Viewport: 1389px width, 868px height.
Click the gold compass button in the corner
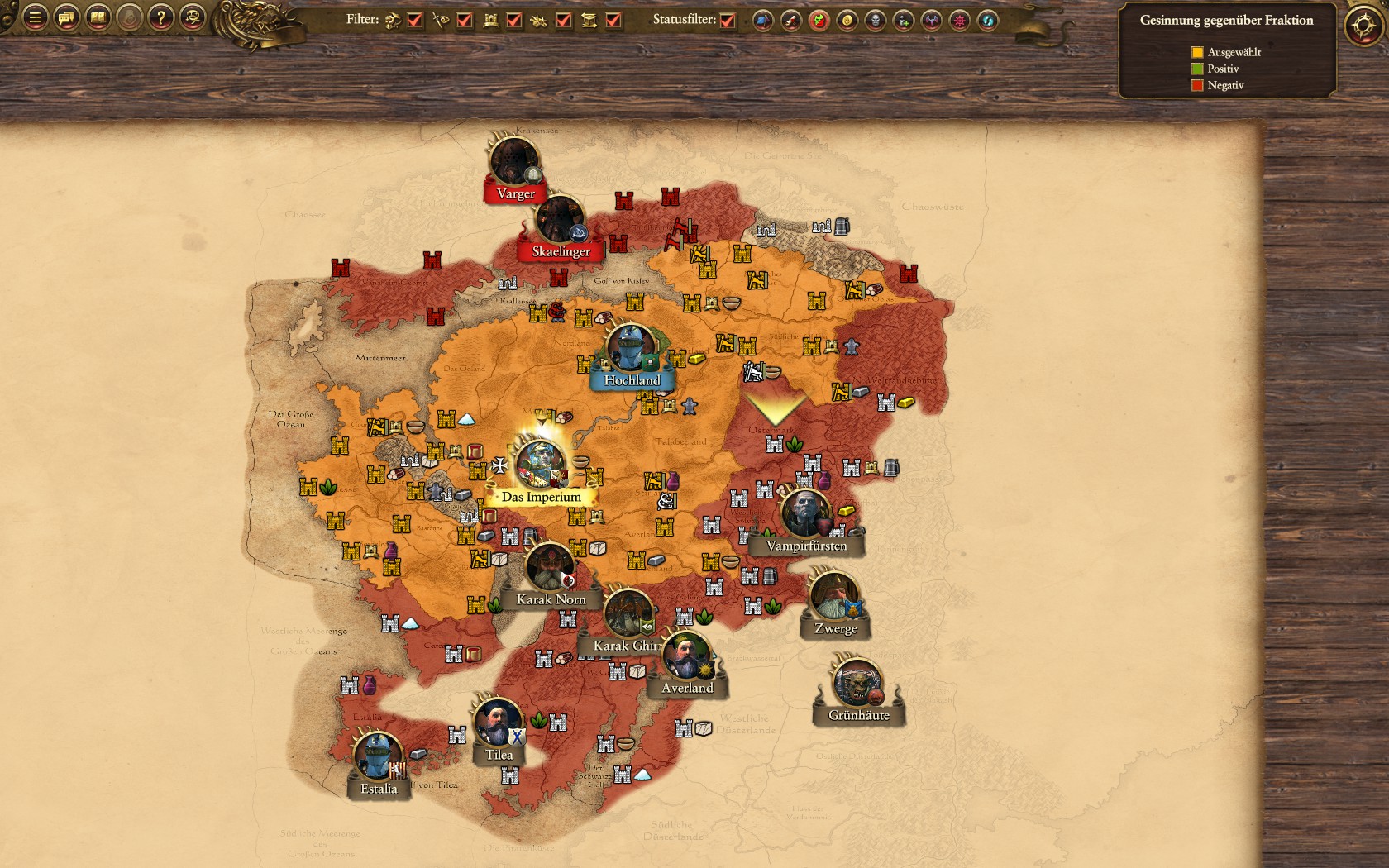click(1363, 26)
